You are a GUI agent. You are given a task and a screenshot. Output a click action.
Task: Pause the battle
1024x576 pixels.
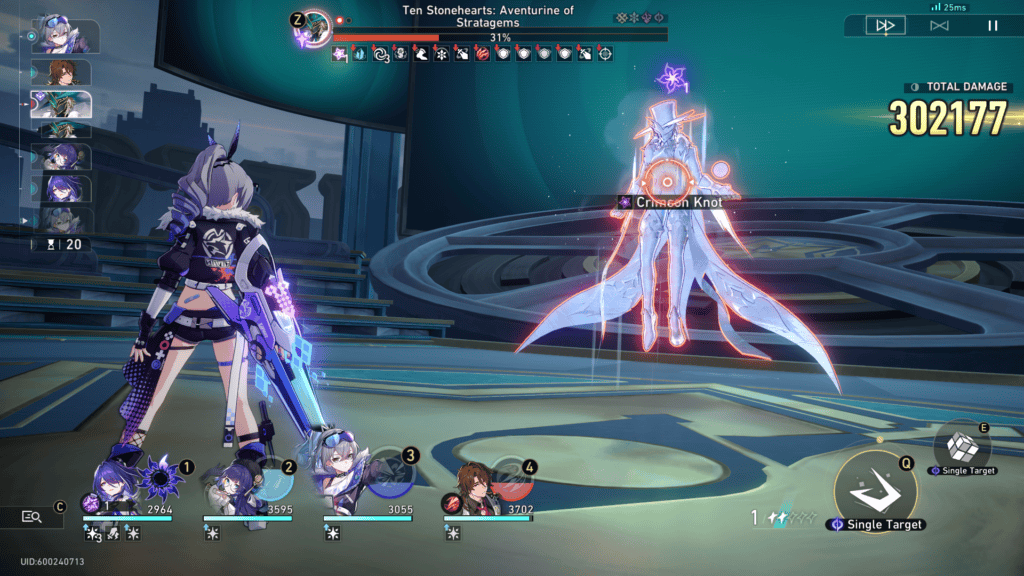993,26
